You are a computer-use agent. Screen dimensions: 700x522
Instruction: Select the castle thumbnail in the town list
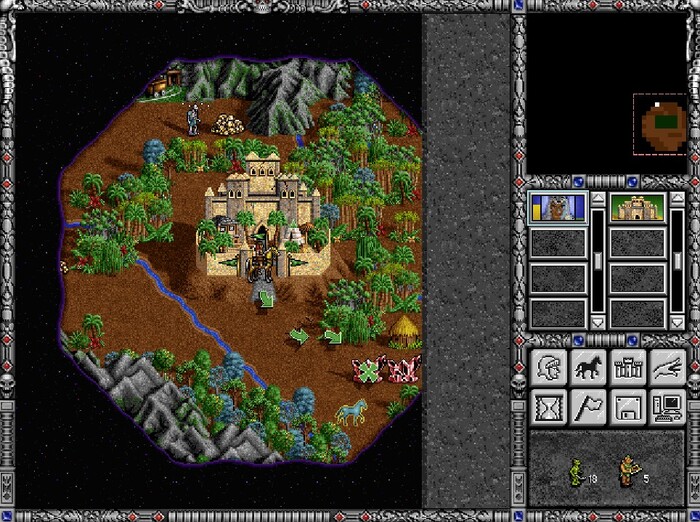click(x=636, y=208)
